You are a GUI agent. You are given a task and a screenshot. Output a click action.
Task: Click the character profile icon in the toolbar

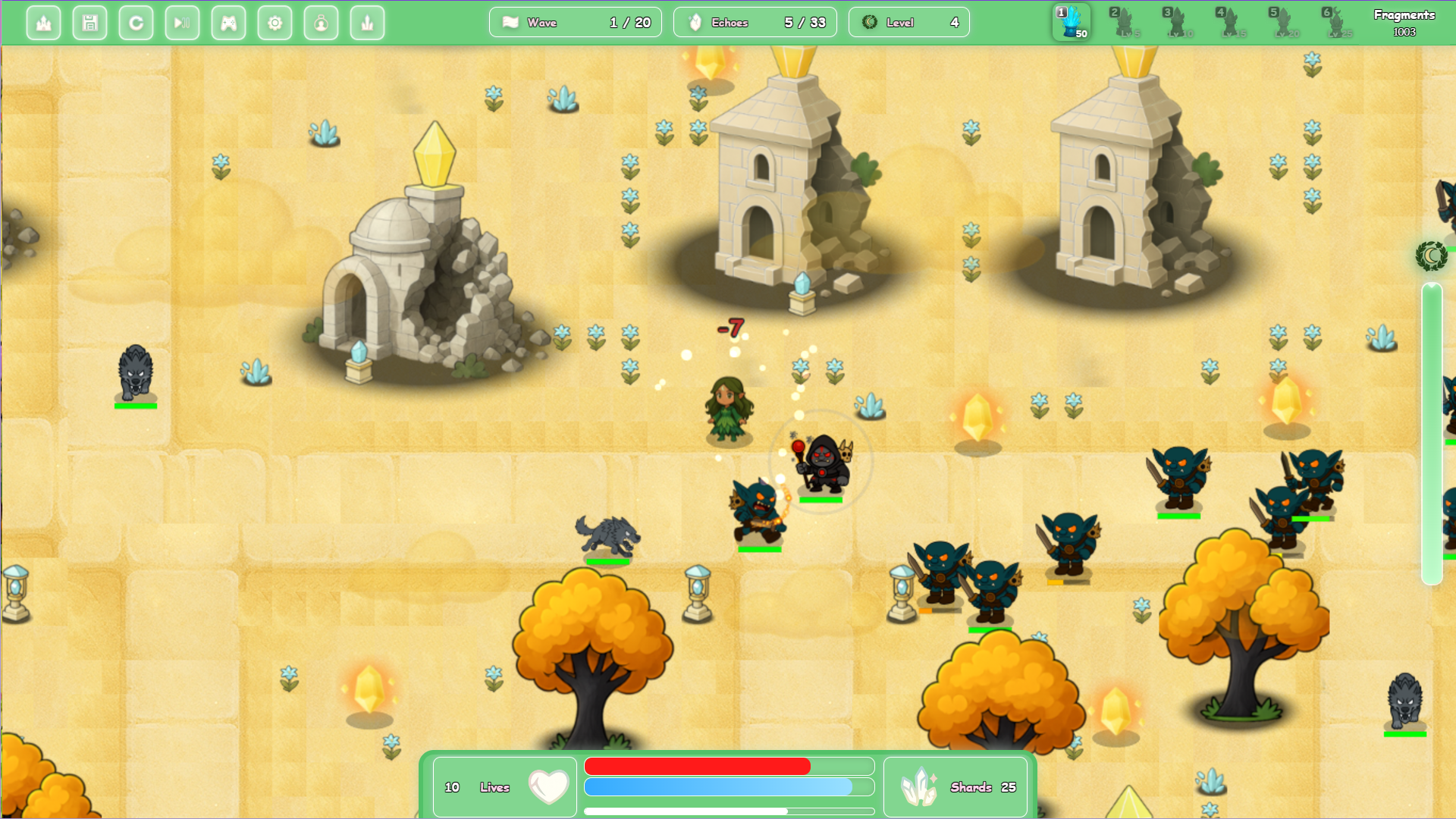[321, 23]
